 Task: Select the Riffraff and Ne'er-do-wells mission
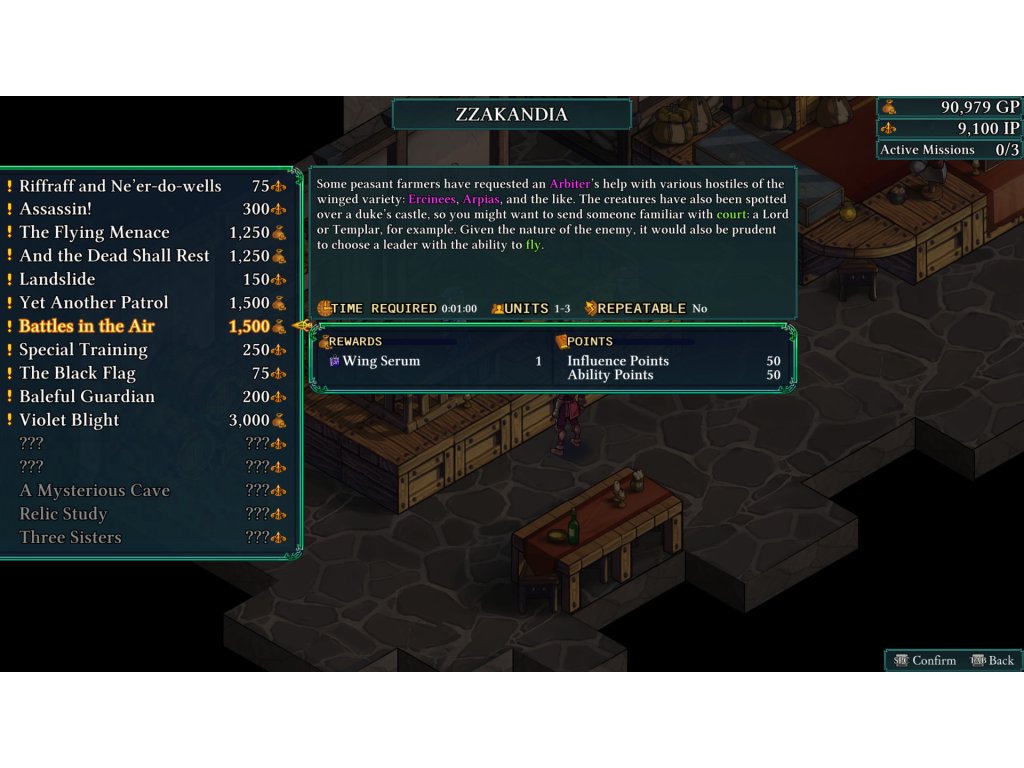click(x=120, y=186)
